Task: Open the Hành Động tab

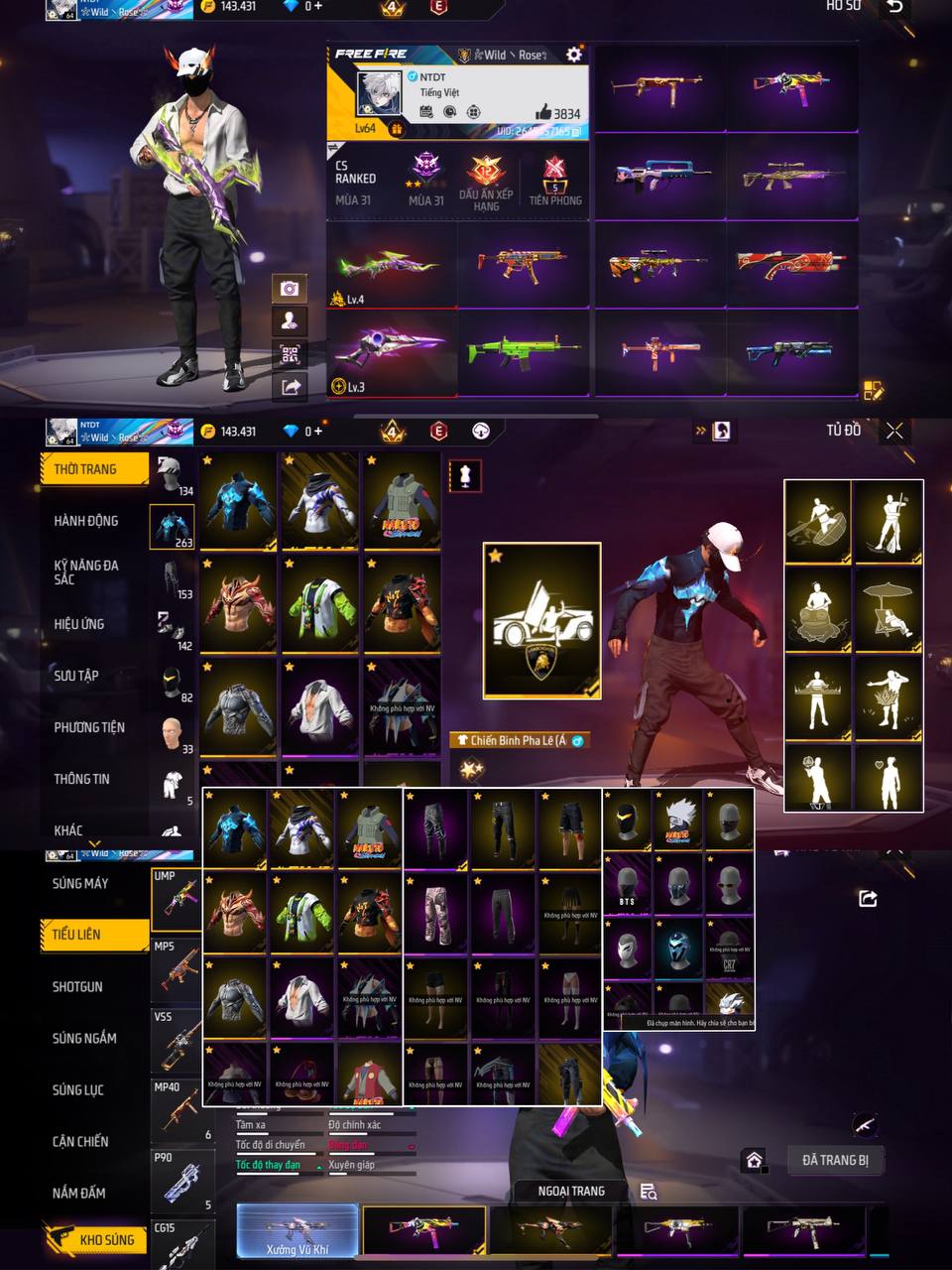Action: point(86,521)
